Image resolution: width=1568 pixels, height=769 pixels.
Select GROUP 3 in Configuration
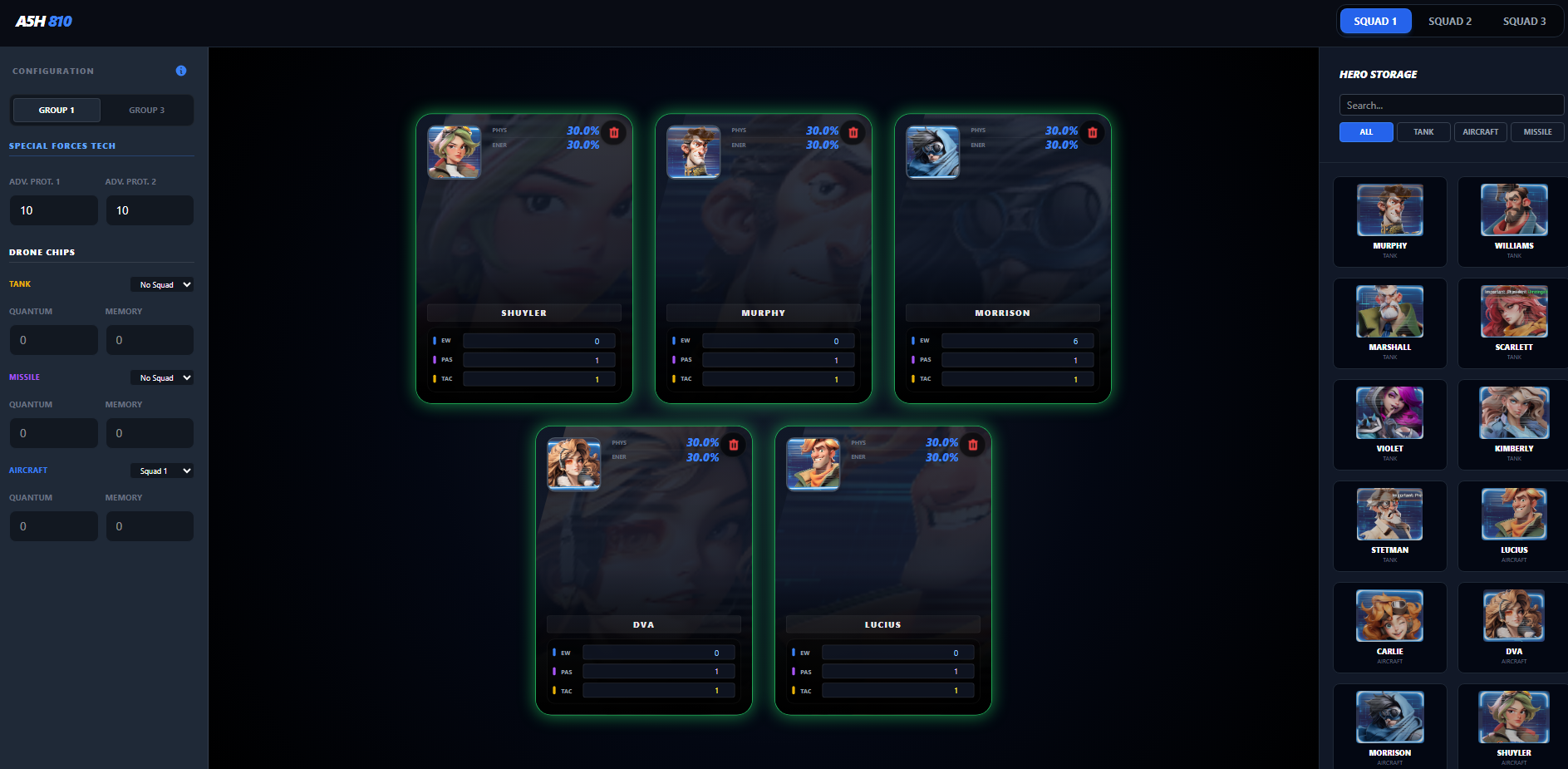tap(146, 110)
